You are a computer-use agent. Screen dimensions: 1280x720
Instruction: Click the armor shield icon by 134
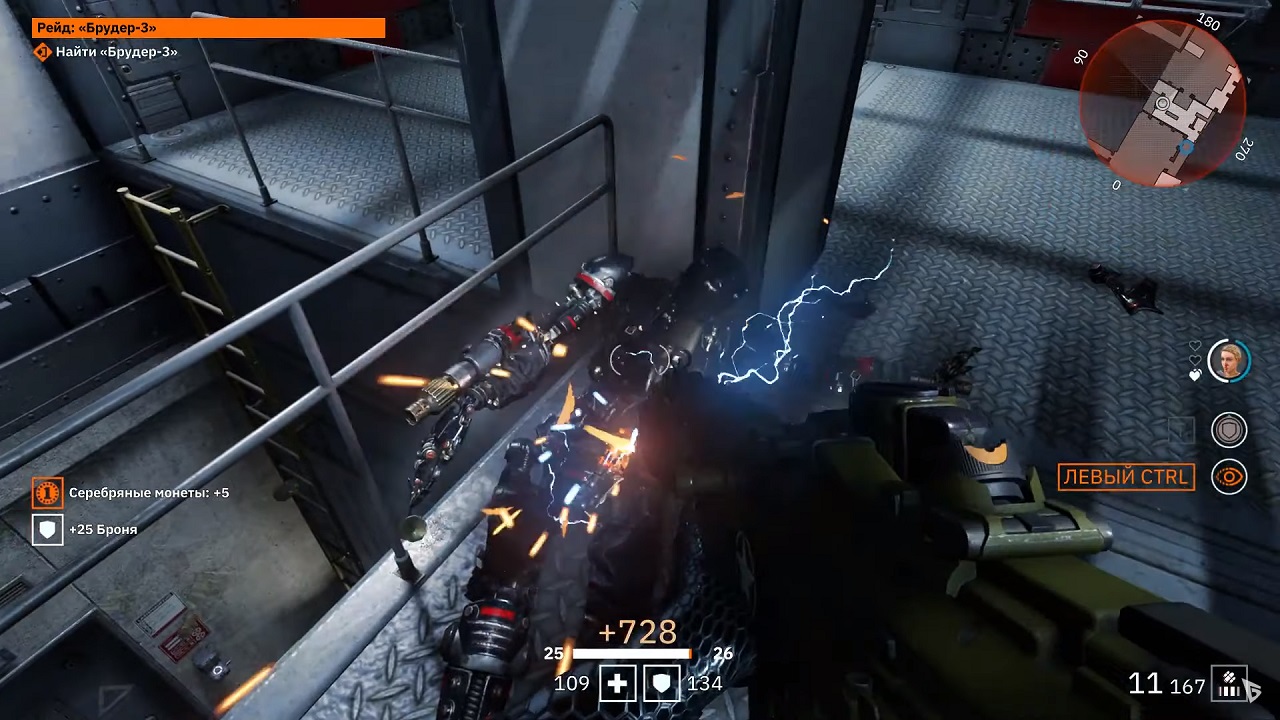pos(661,684)
